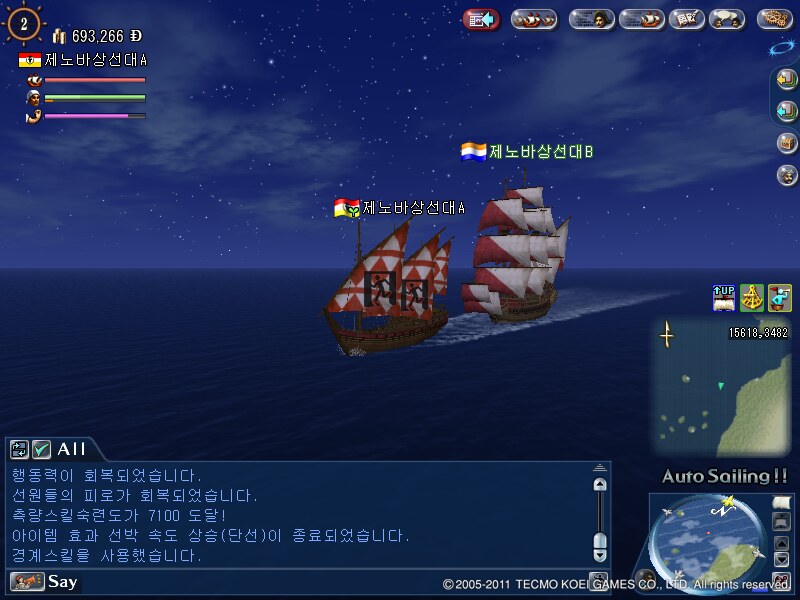Click the red menu toggle arrow button
Screen dimensions: 800x600
481,19
